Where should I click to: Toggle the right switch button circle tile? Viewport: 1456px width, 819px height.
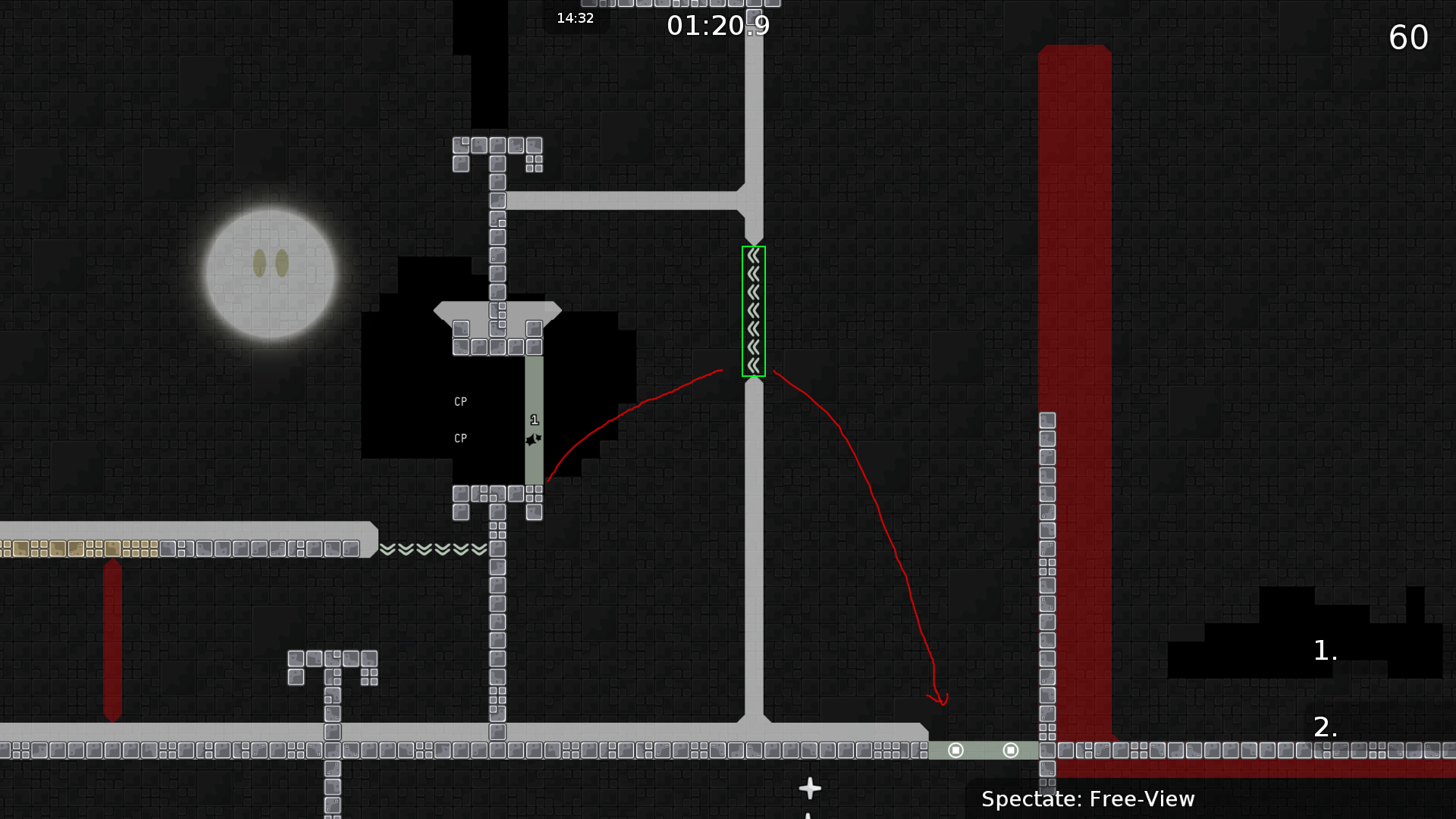pos(1010,751)
